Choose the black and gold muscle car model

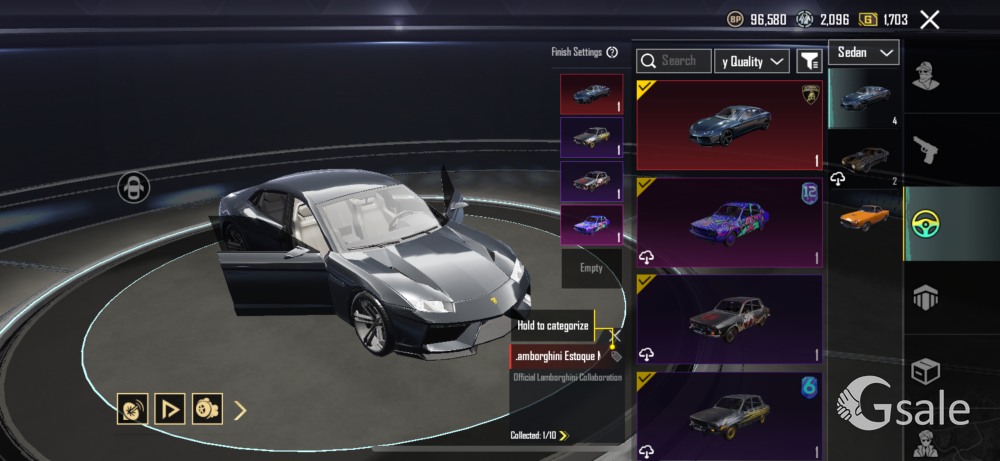865,158
